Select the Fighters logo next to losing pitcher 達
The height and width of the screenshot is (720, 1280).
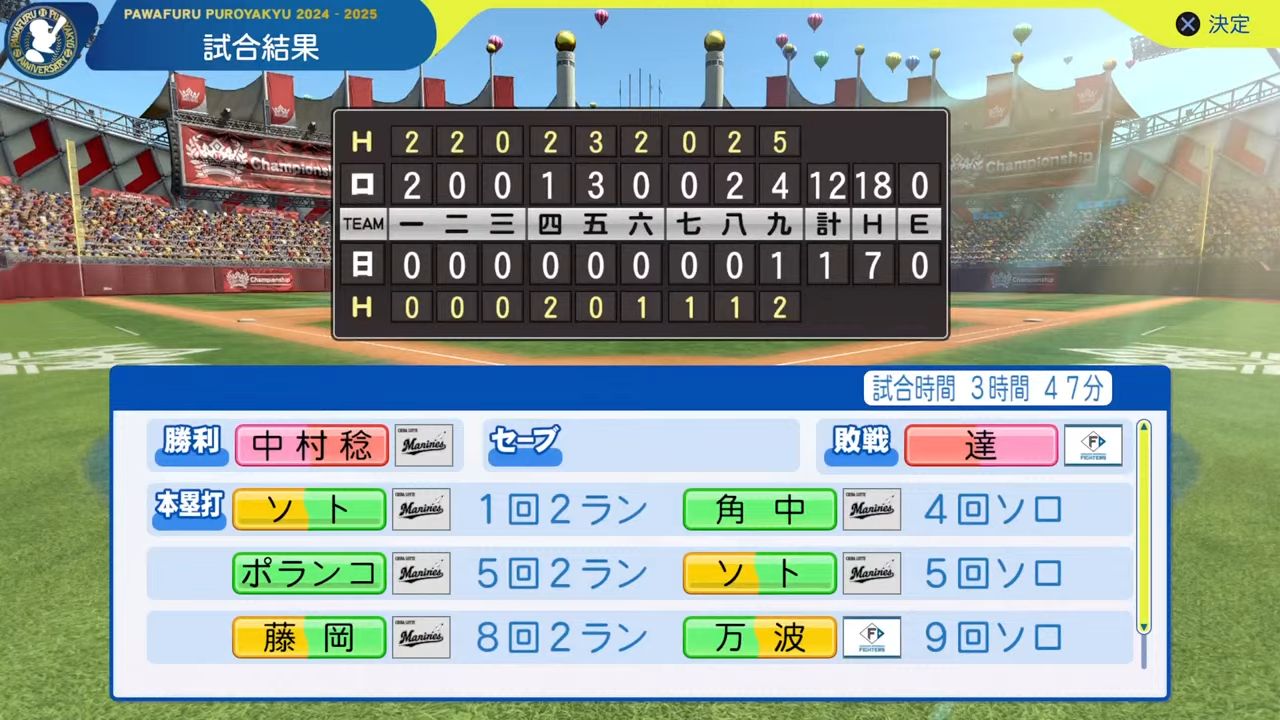[1094, 445]
